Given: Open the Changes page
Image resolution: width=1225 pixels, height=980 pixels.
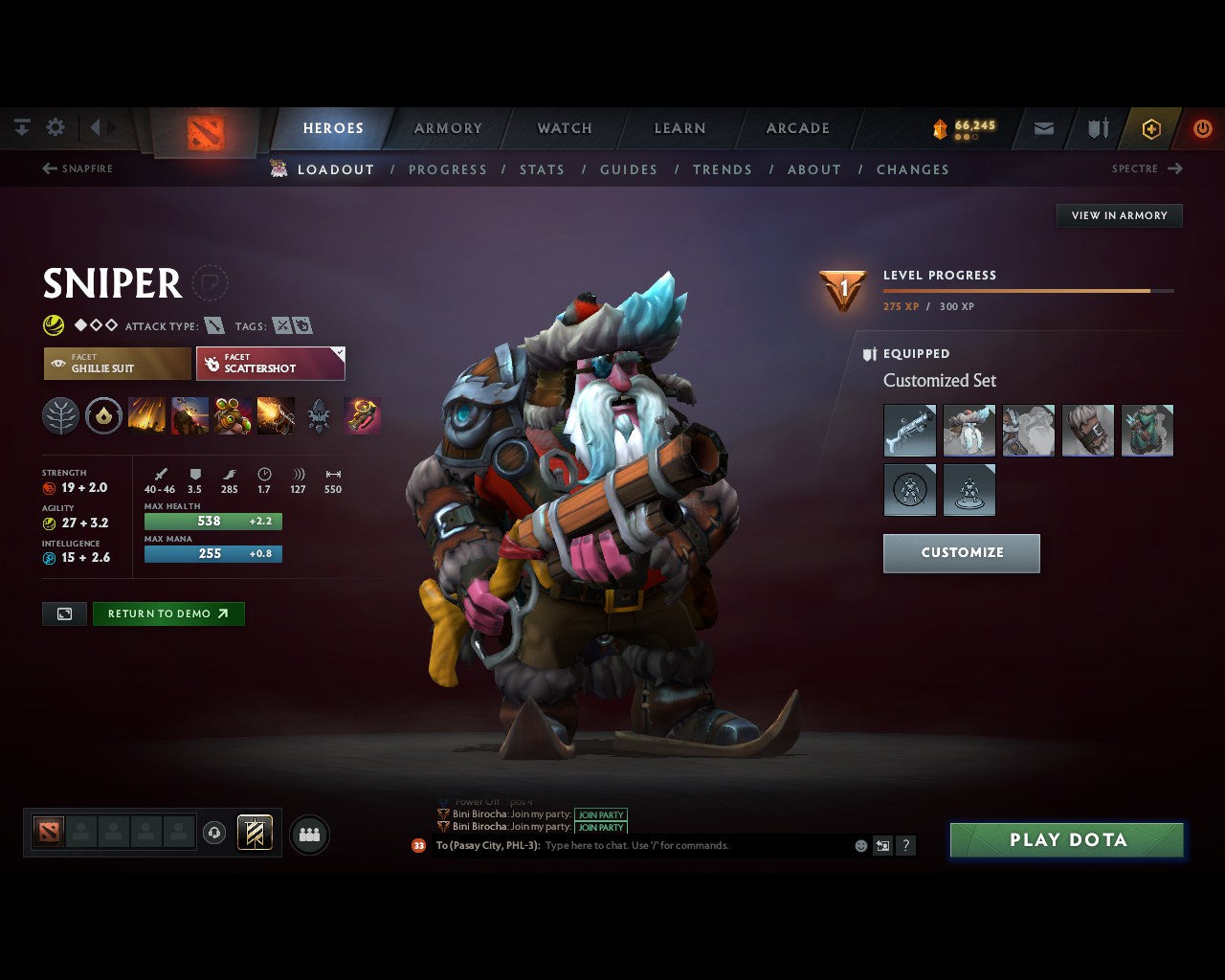Looking at the screenshot, I should point(913,169).
